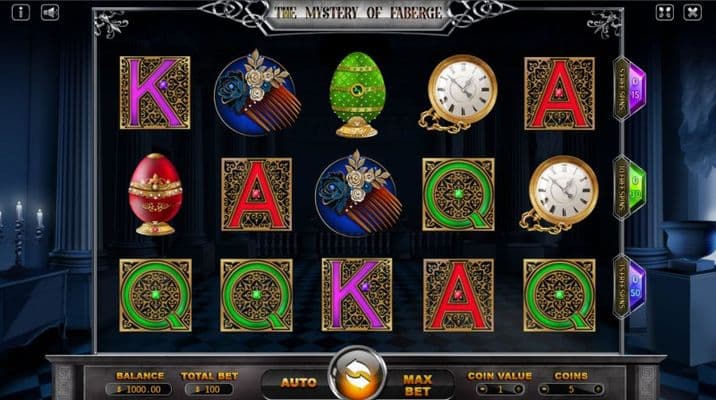716x400 pixels.
Task: Close the game with the X button
Action: click(693, 13)
